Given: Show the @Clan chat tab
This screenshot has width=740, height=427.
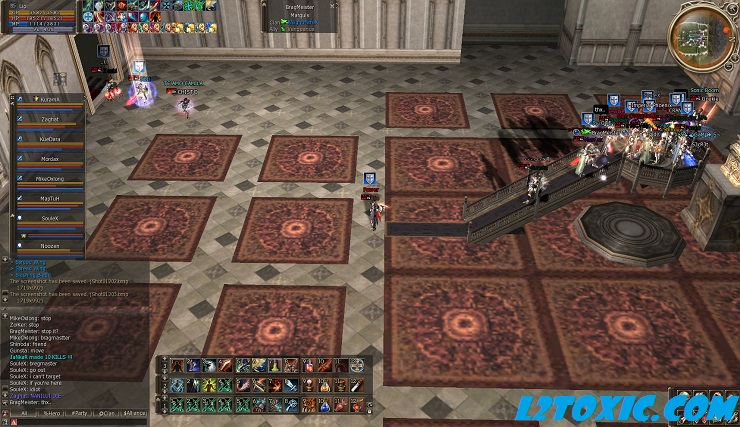Looking at the screenshot, I should click(x=108, y=412).
